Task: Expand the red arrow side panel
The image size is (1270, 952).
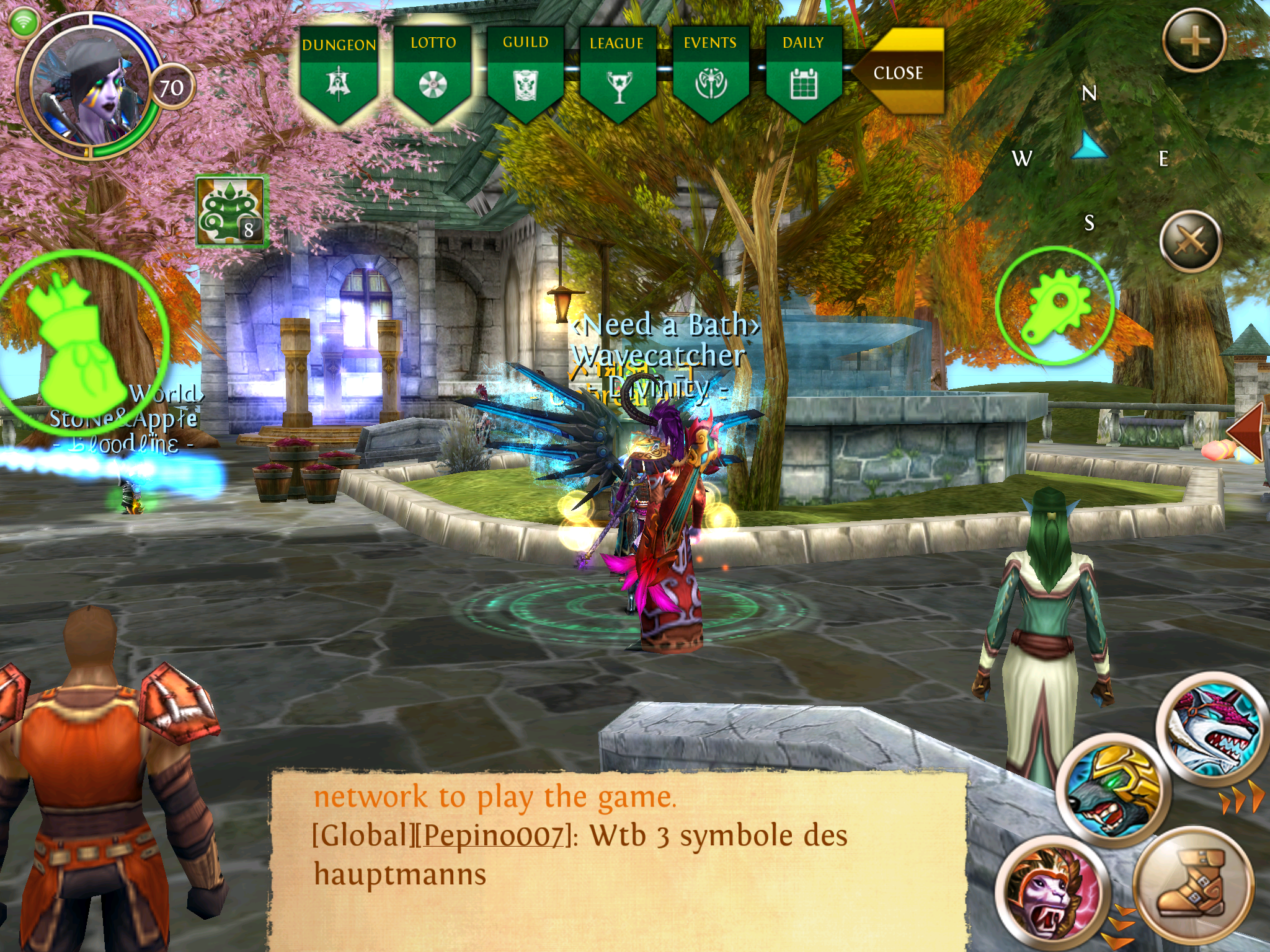Action: click(1247, 432)
